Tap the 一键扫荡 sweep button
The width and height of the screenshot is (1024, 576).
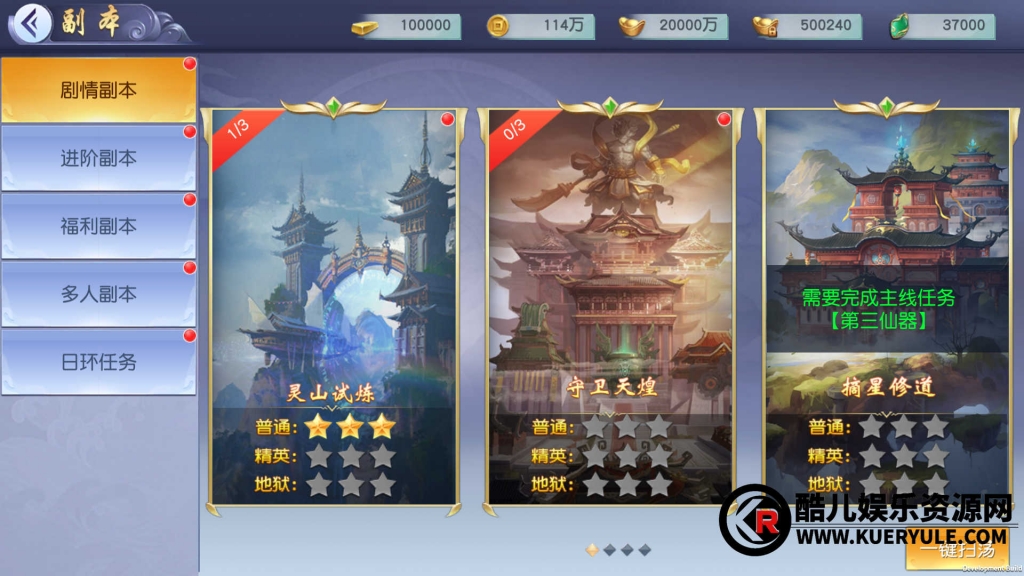960,549
